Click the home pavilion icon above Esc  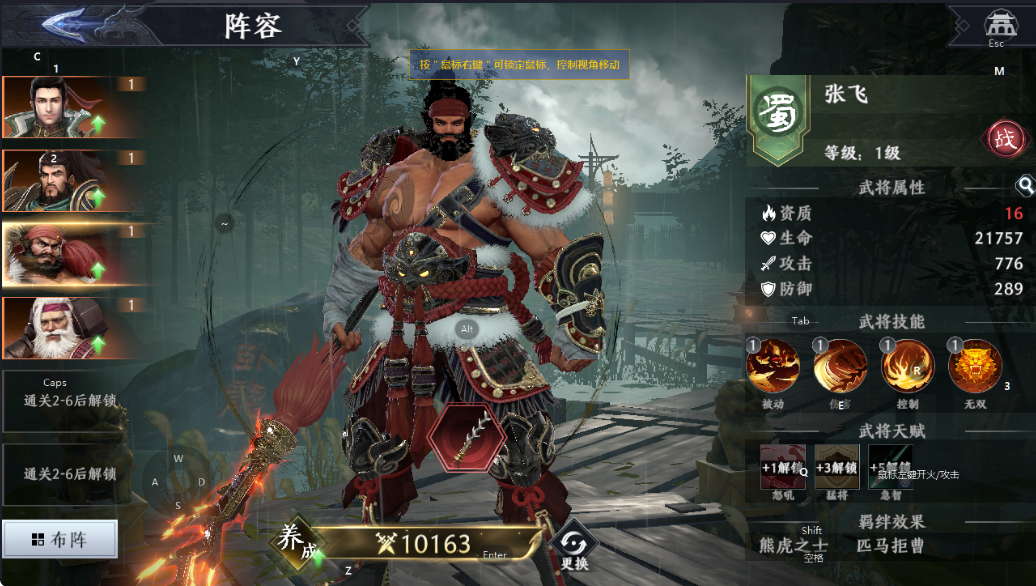coord(997,24)
